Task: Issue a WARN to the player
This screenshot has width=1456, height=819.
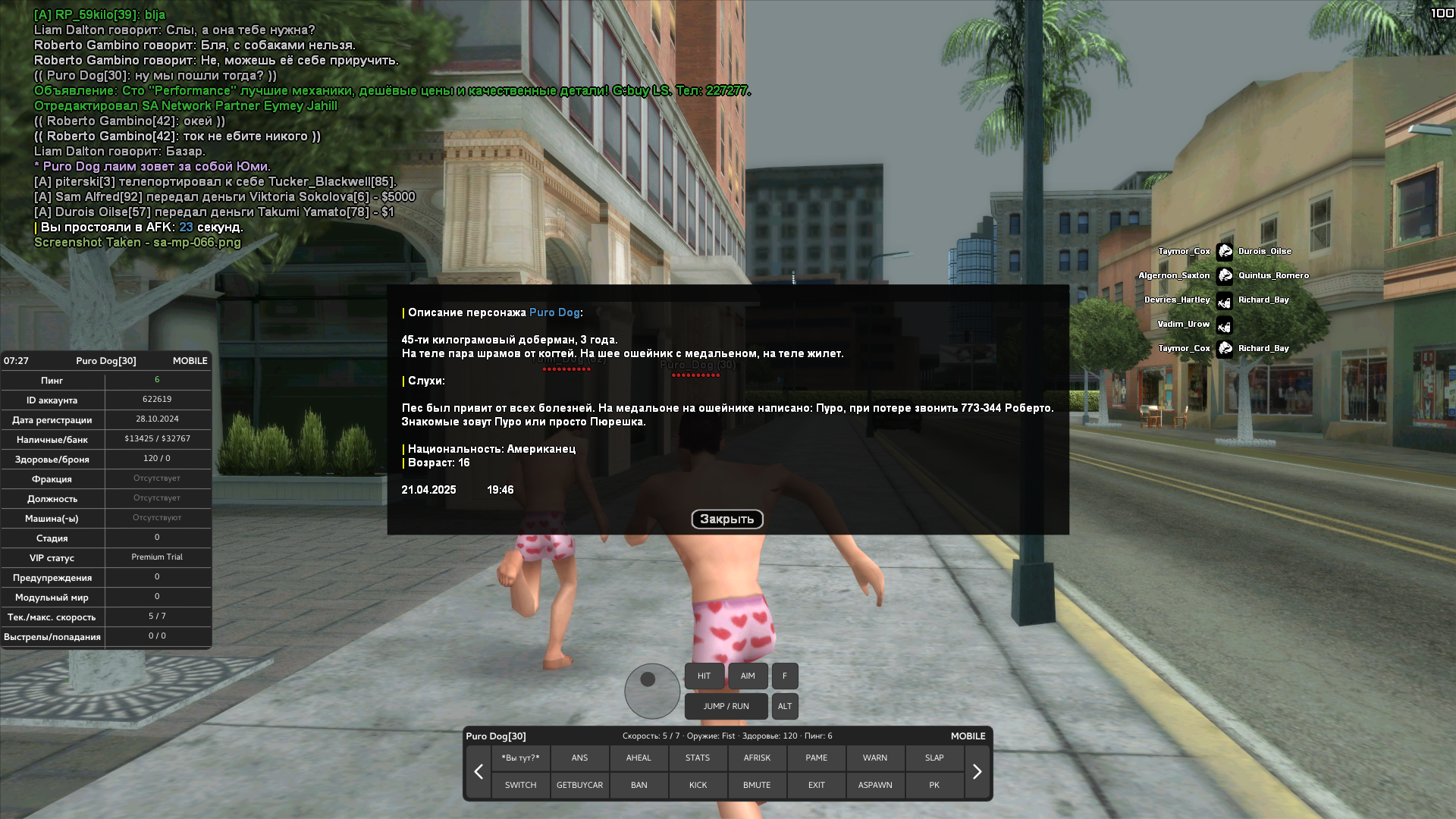Action: (875, 758)
